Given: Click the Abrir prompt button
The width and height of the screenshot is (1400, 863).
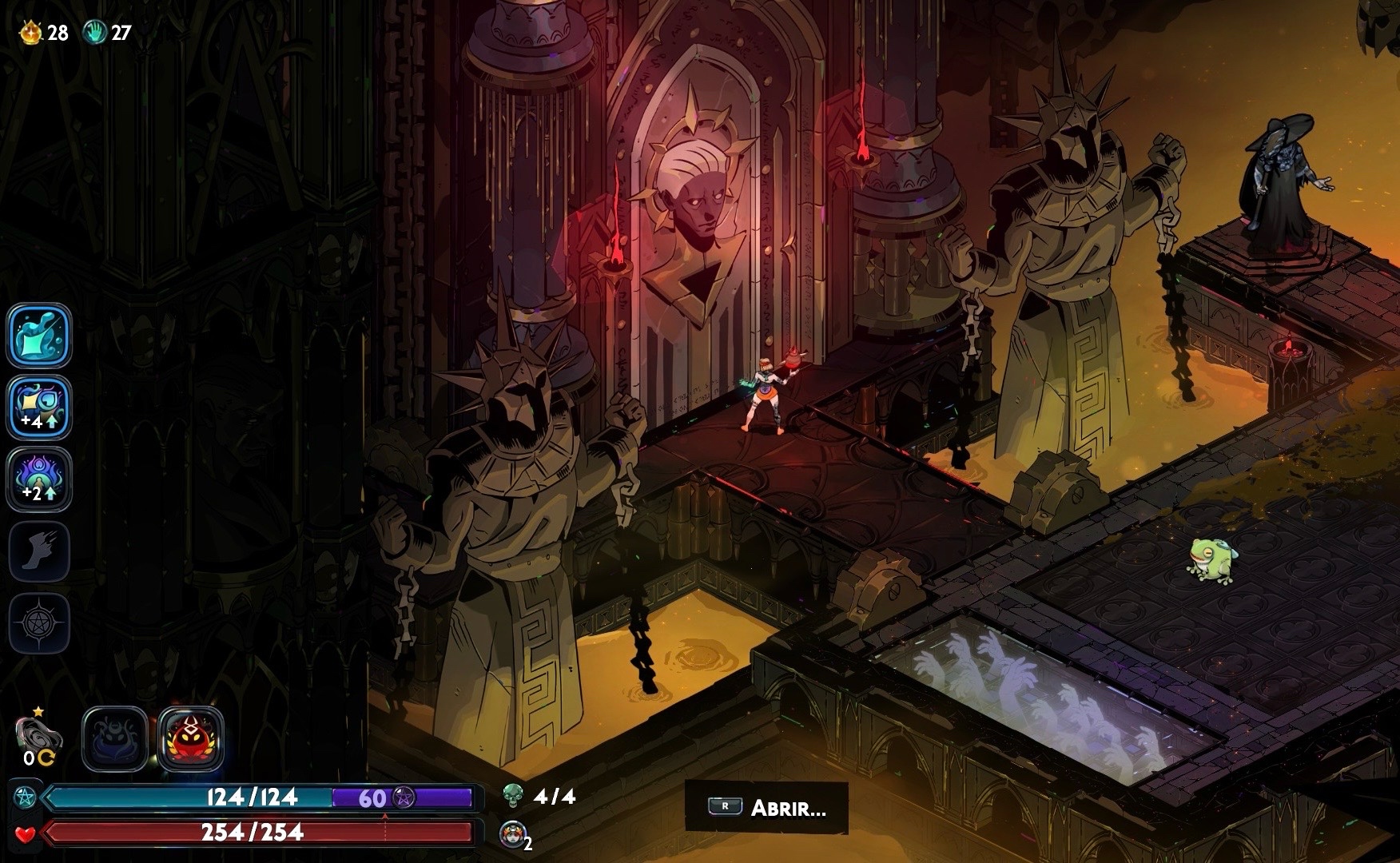Looking at the screenshot, I should tap(766, 808).
